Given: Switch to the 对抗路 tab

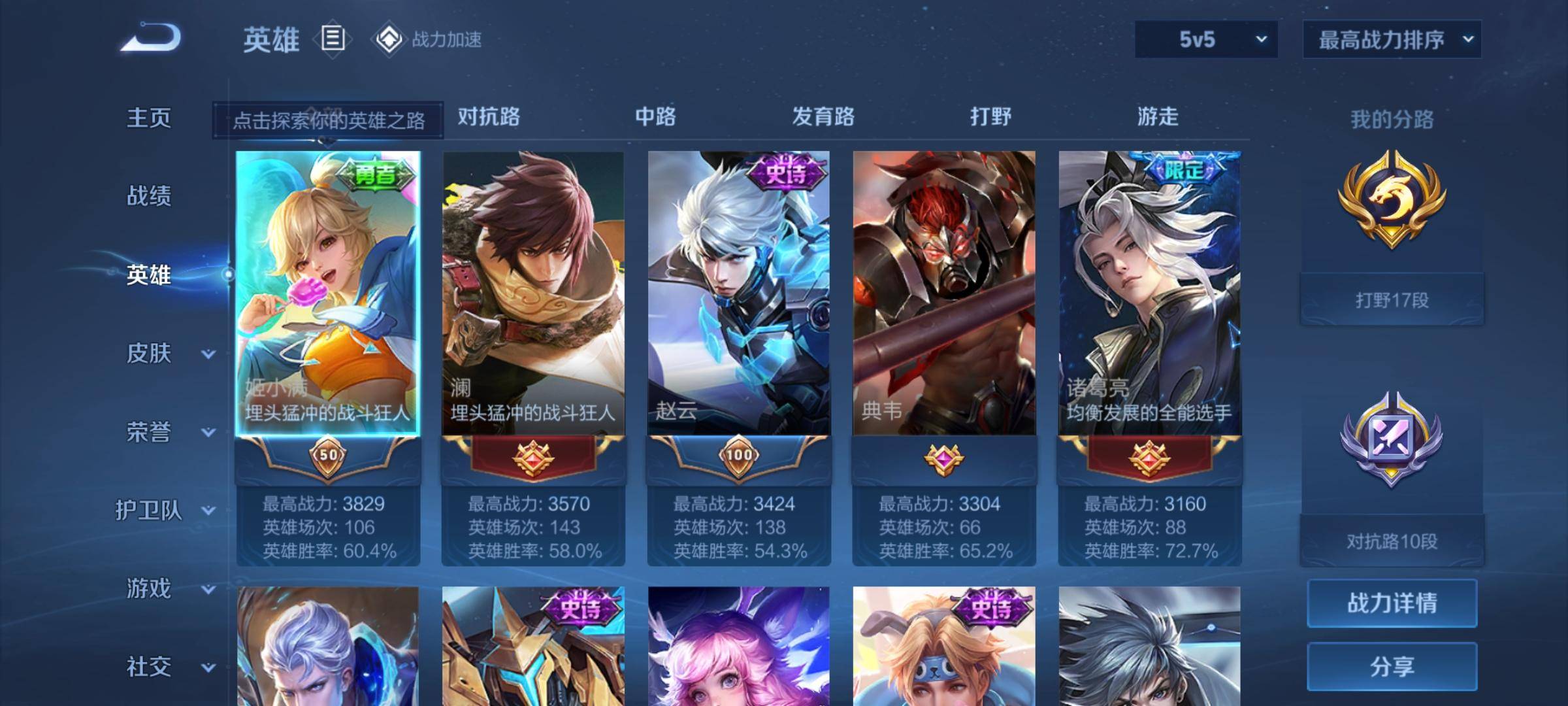Looking at the screenshot, I should pyautogui.click(x=489, y=116).
